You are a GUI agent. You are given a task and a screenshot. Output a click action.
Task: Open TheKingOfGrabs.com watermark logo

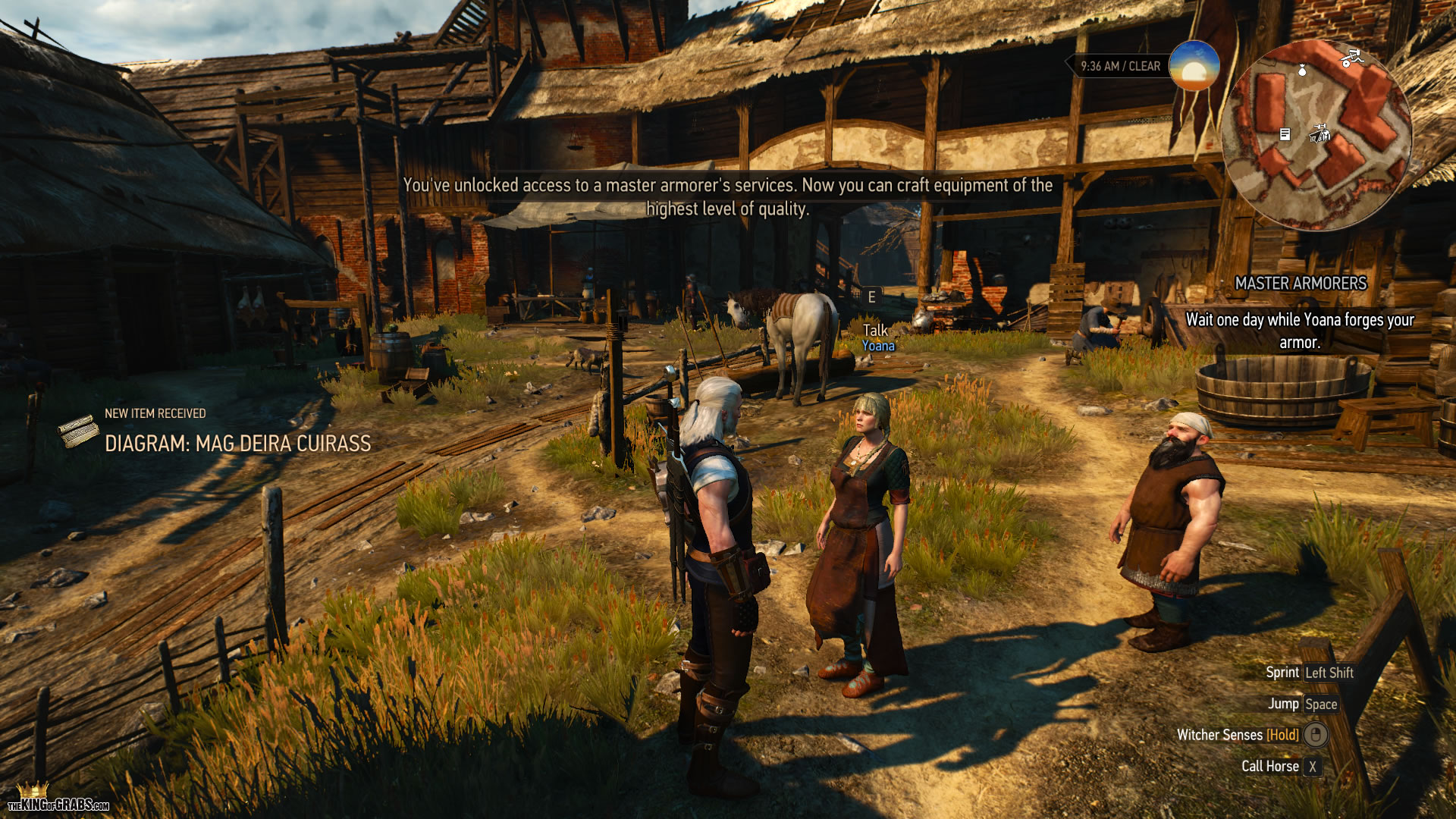coord(58,800)
